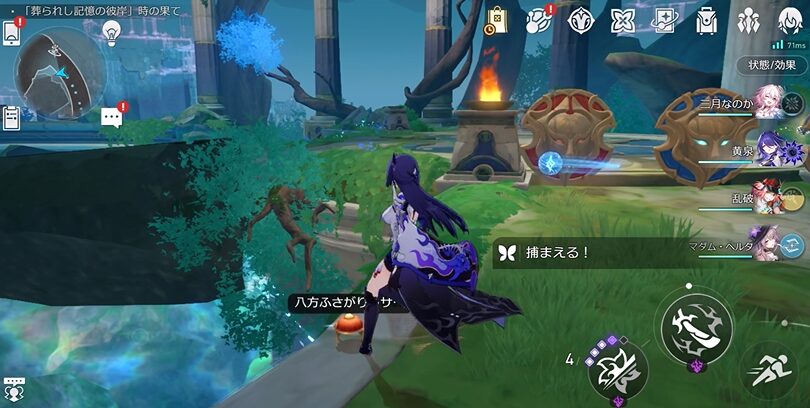This screenshot has width=810, height=408.
Task: Open the sparkle card warp icon
Action: coord(665,21)
